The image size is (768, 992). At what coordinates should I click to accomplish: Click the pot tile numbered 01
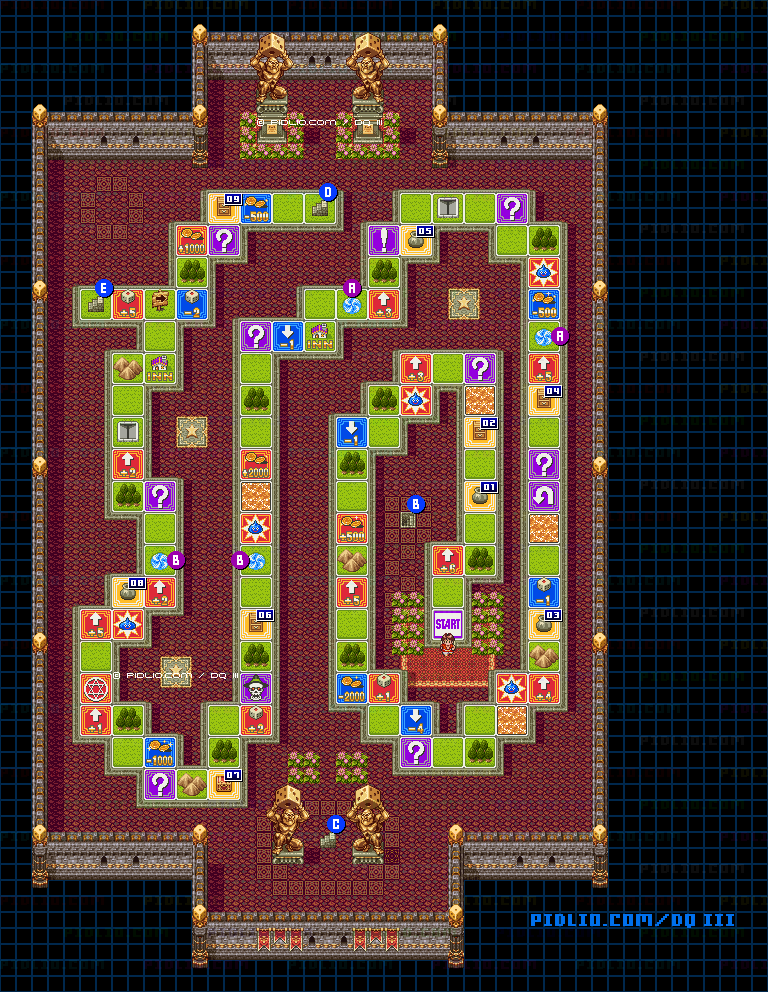click(x=480, y=497)
